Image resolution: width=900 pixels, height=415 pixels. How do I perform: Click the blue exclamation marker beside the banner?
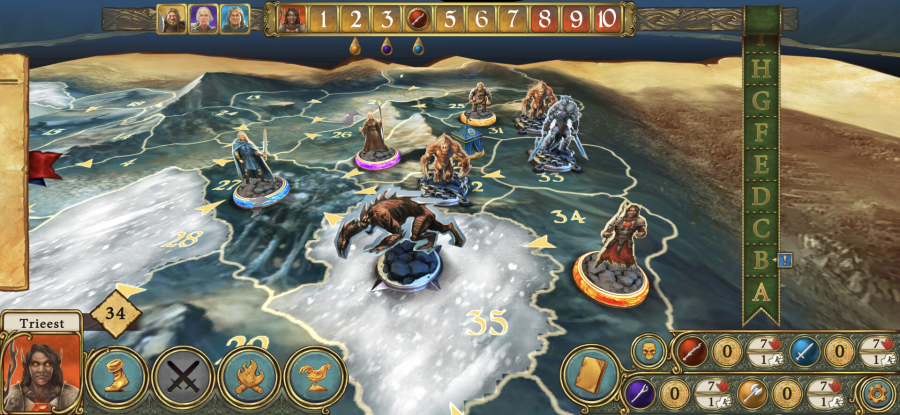click(786, 260)
